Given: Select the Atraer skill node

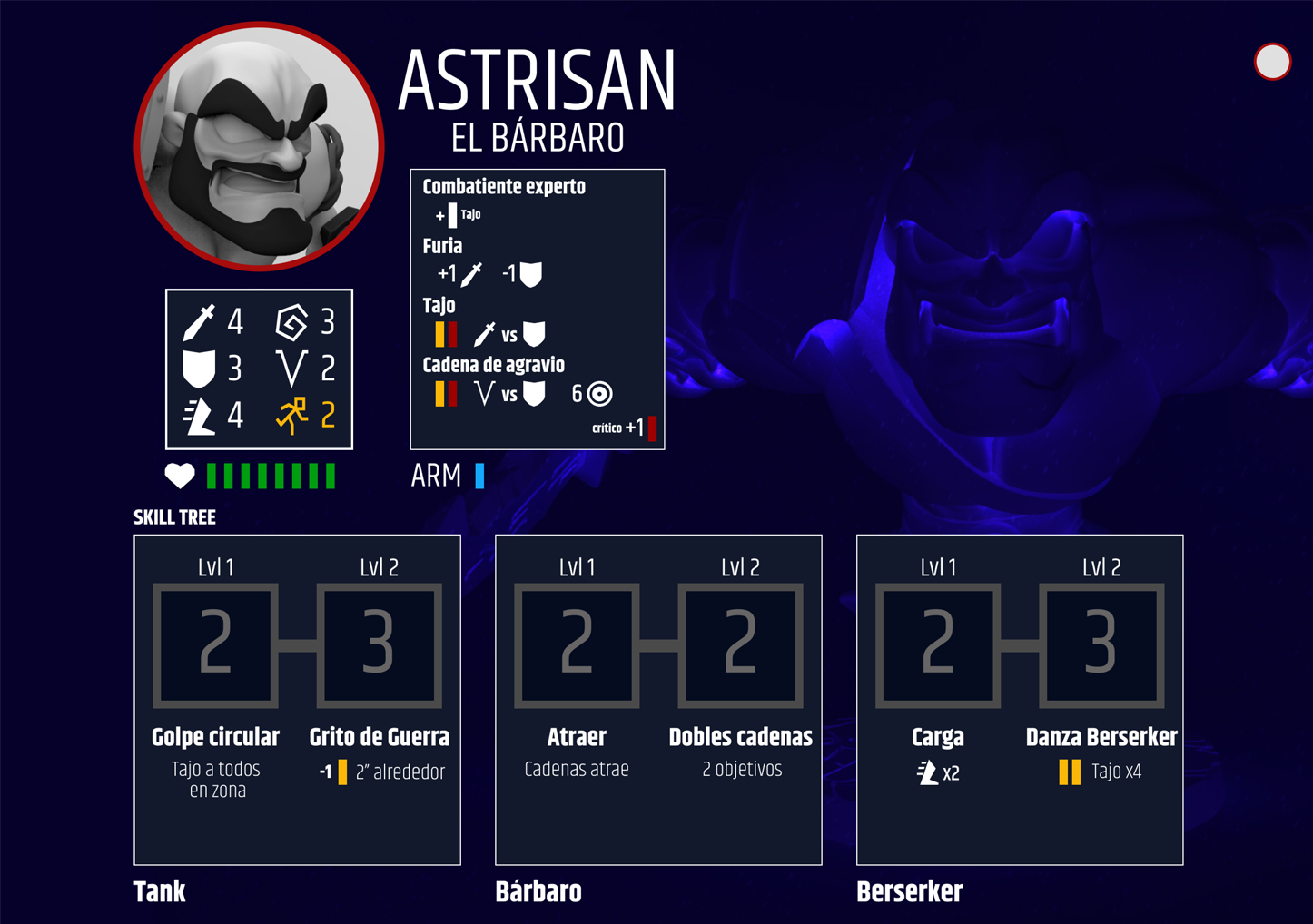Looking at the screenshot, I should tap(577, 645).
